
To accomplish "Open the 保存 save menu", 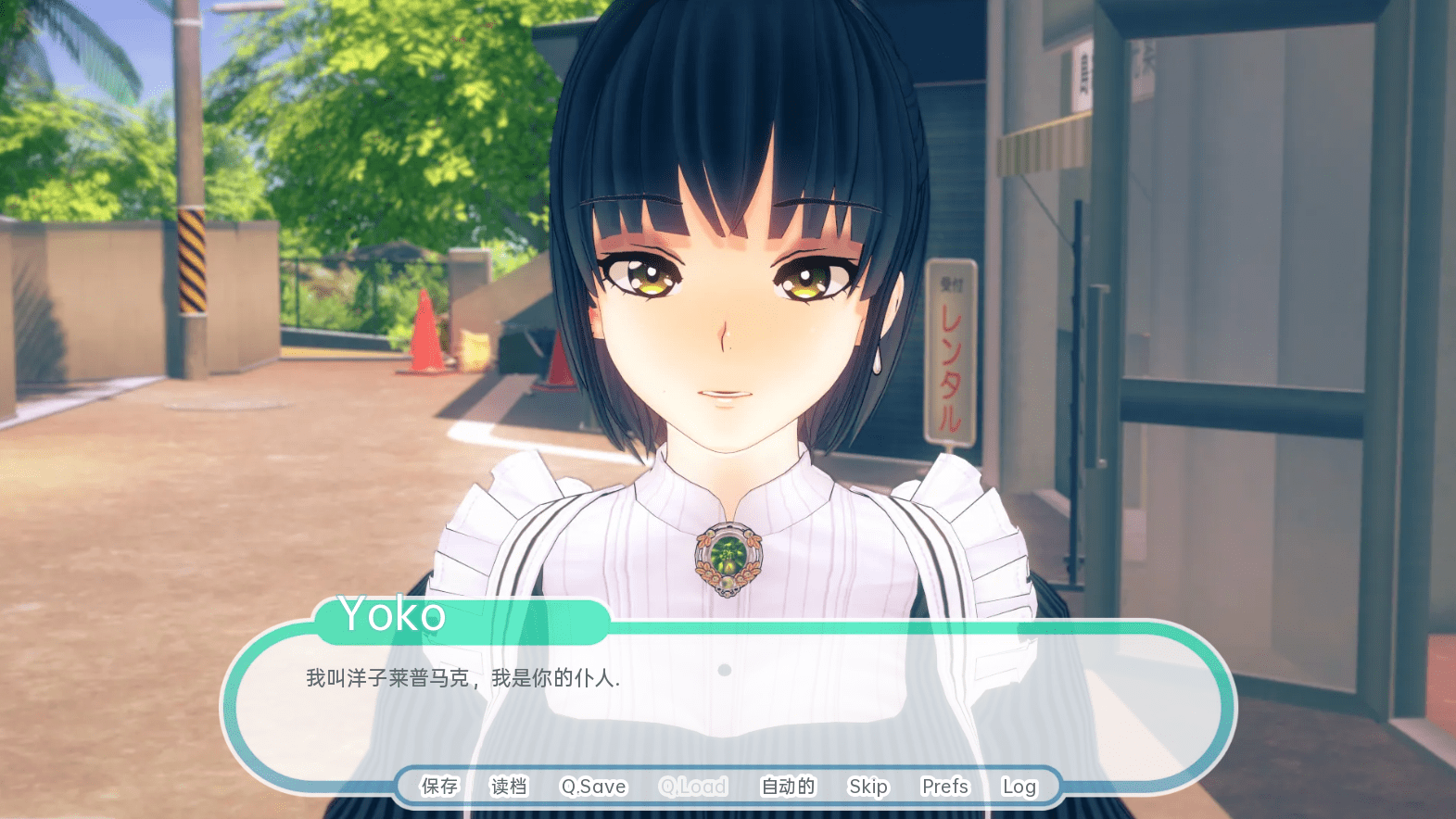I will tap(439, 787).
